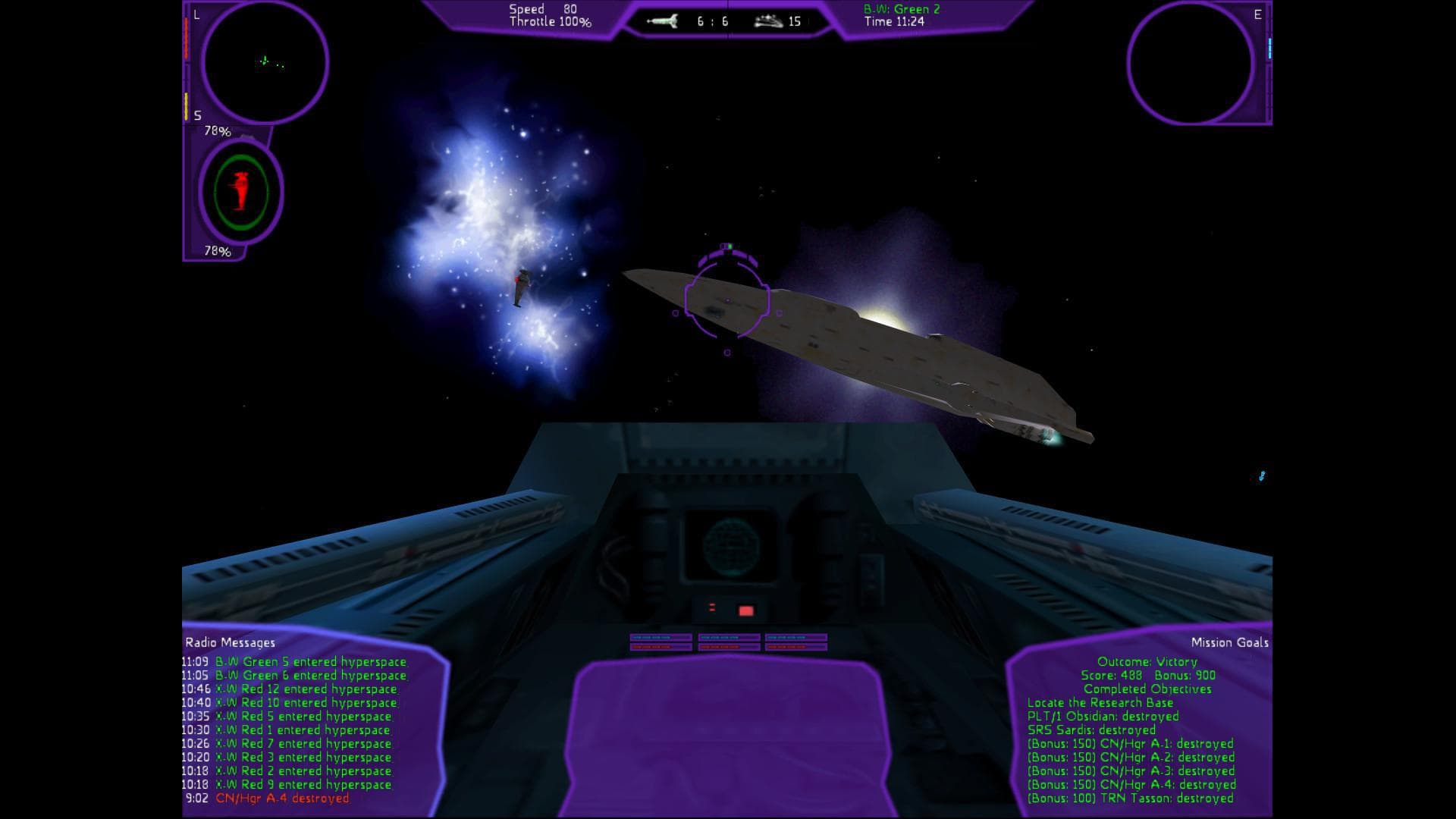This screenshot has width=1456, height=819.
Task: Select the right rear sensor scope
Action: tap(1189, 62)
